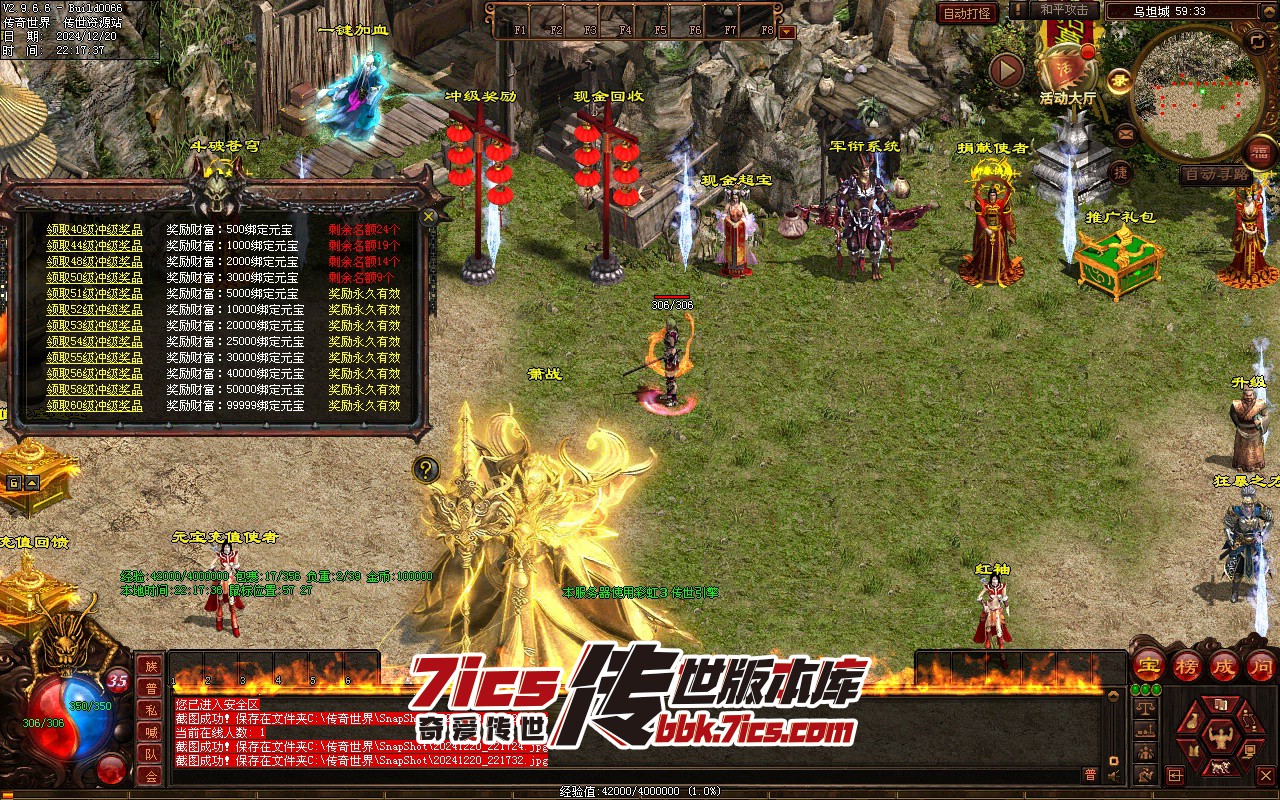This screenshot has width=1280, height=800.
Task: Open the 宝 treasure shop button
Action: tap(1148, 666)
